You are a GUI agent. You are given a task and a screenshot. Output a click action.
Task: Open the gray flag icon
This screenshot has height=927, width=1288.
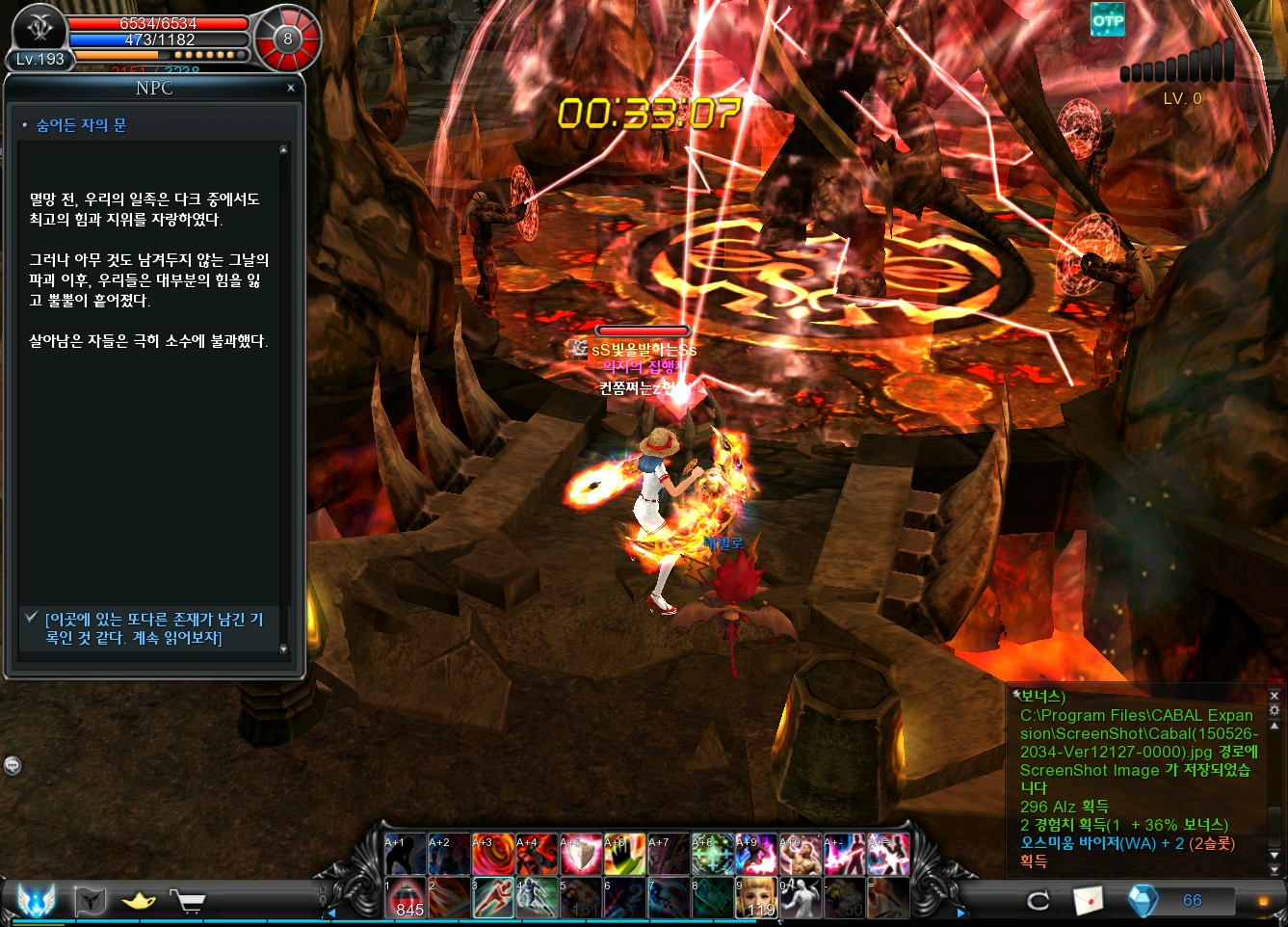pos(90,901)
